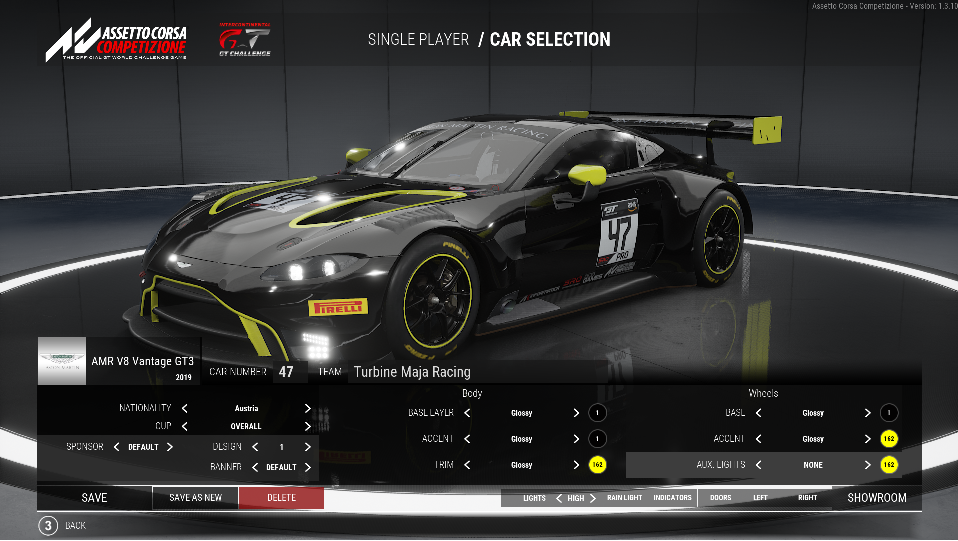
Task: Advance Sponsor to the next option
Action: coord(170,447)
